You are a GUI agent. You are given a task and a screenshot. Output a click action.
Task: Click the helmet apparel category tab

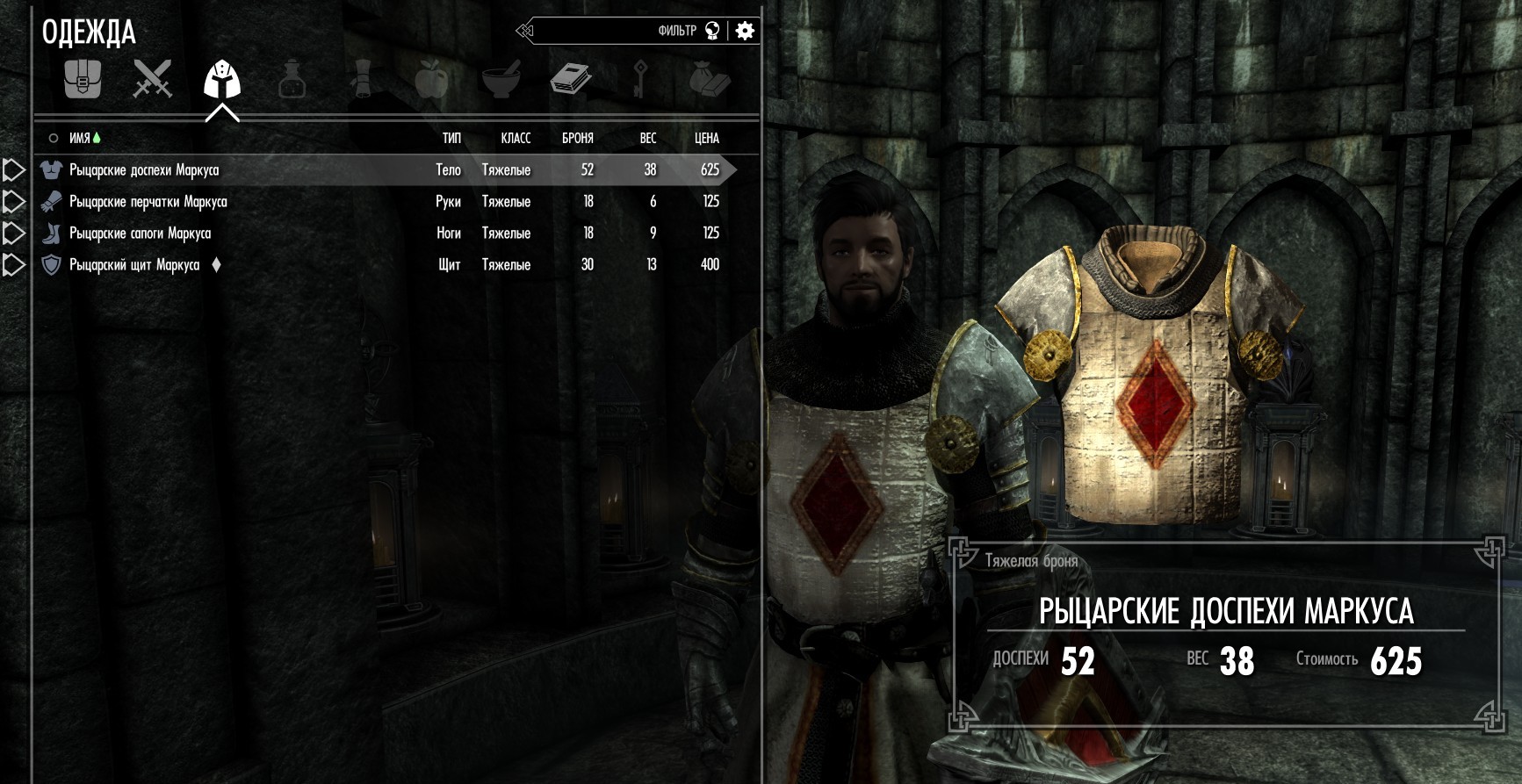coord(222,81)
